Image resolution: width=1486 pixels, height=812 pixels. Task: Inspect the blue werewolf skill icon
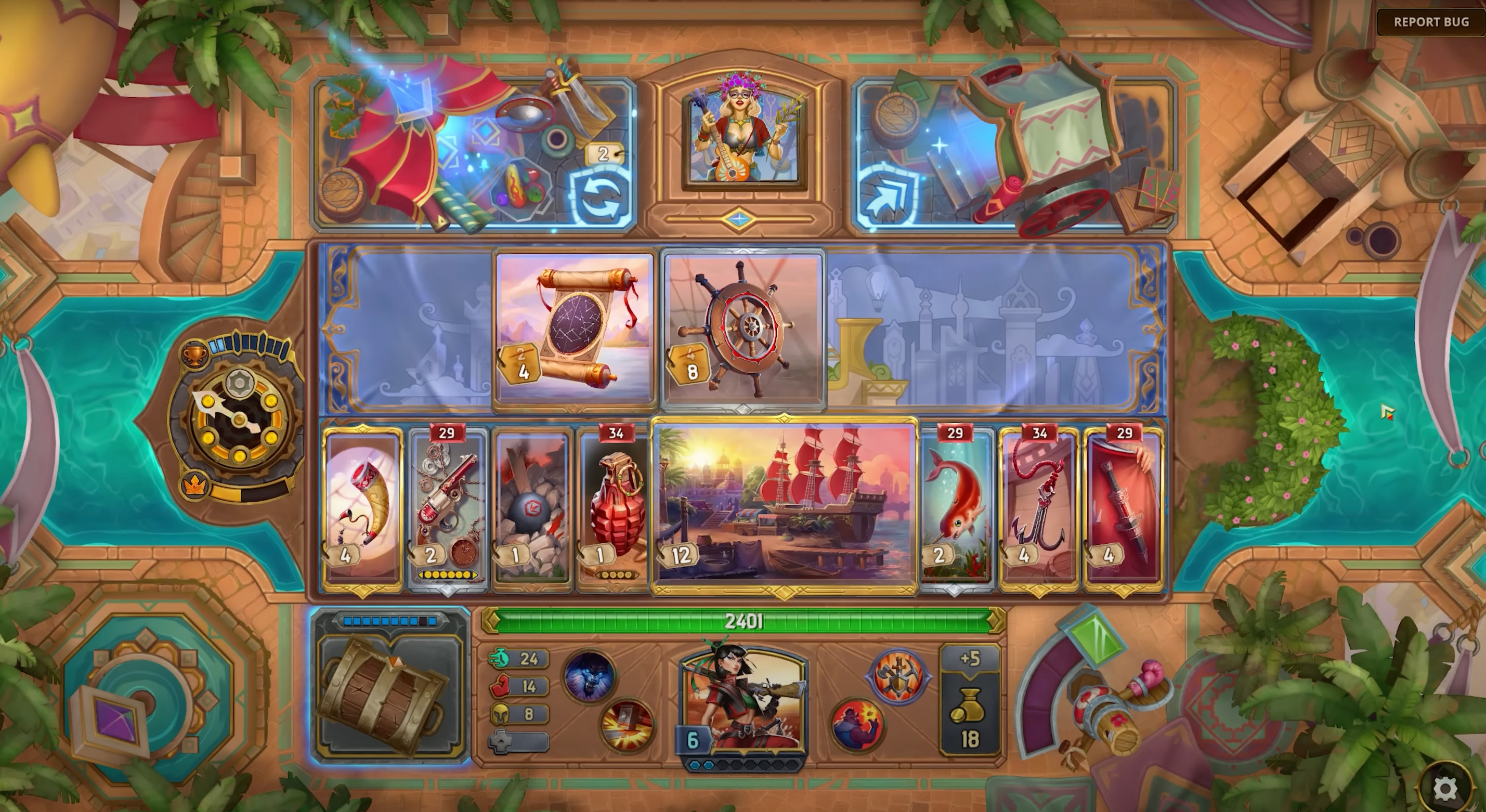[x=589, y=676]
